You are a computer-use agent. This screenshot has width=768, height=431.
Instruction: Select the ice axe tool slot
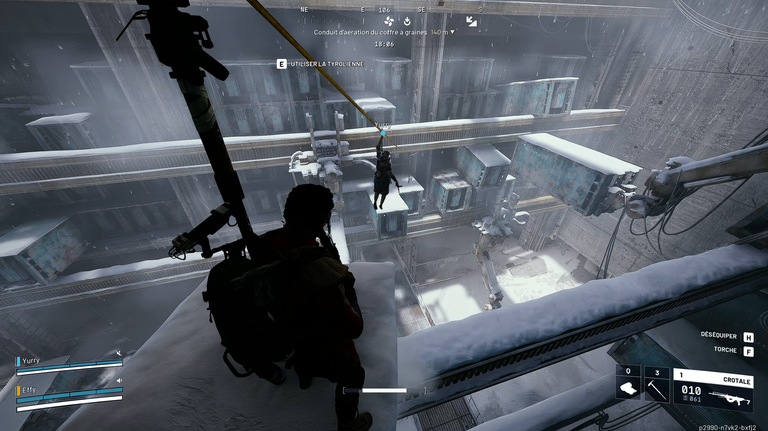657,389
